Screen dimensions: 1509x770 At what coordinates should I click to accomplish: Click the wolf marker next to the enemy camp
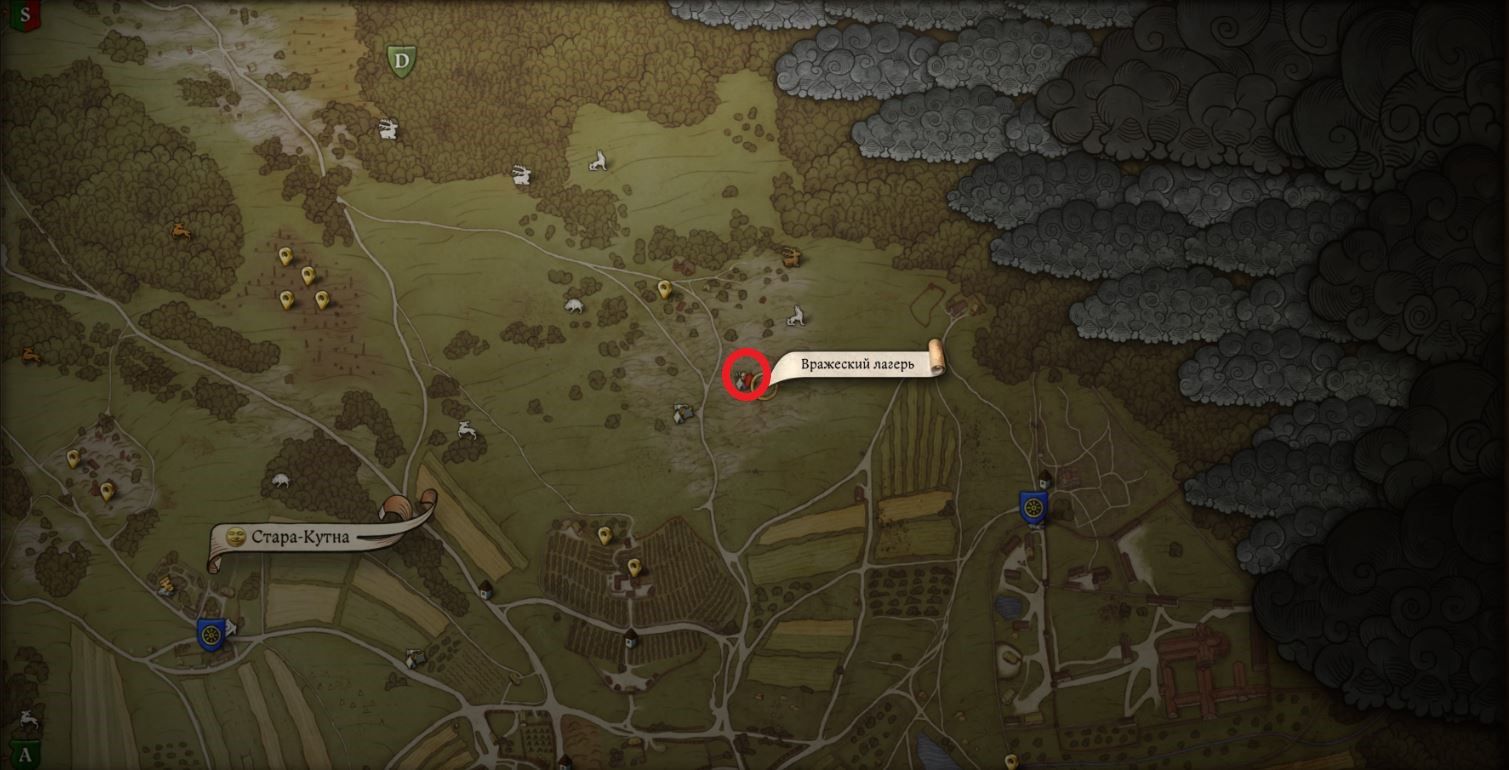[796, 318]
